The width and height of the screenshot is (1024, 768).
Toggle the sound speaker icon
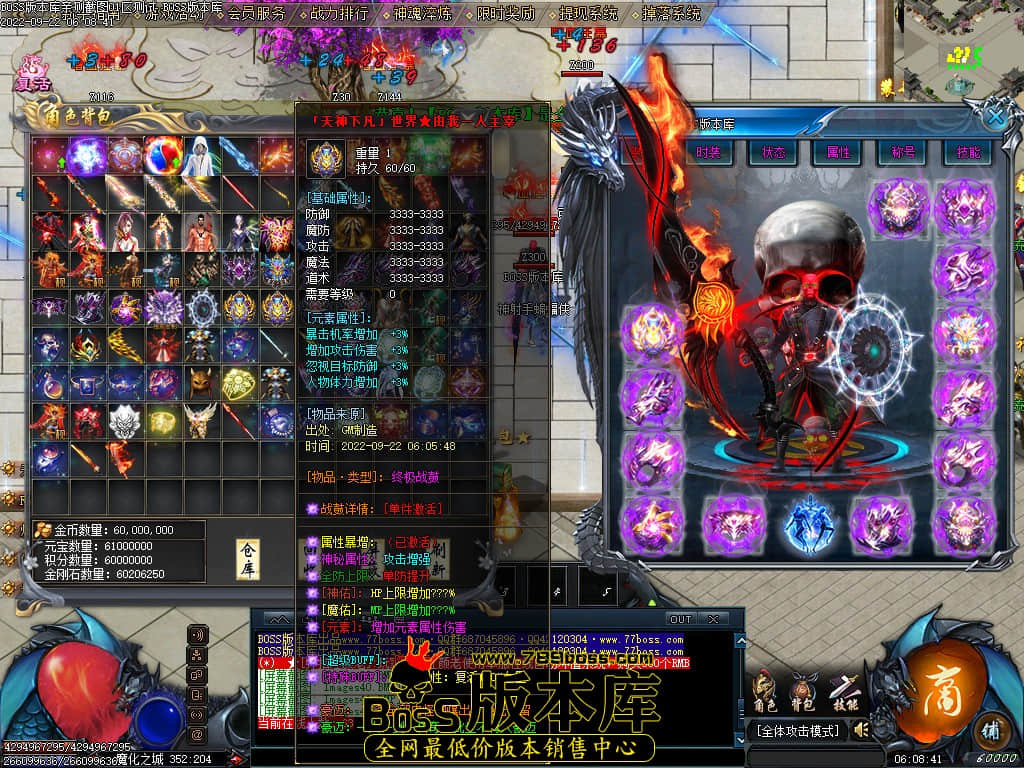click(861, 731)
